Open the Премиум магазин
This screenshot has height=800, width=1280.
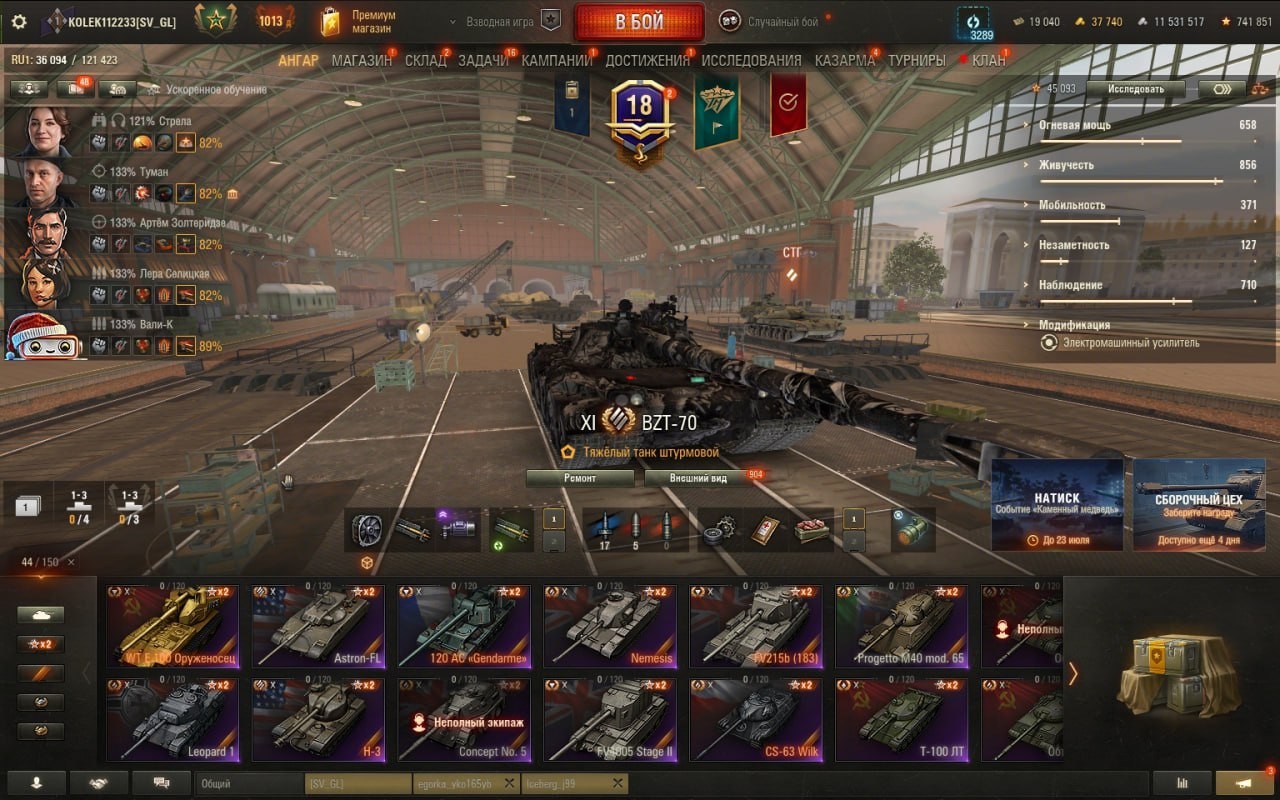pyautogui.click(x=358, y=22)
